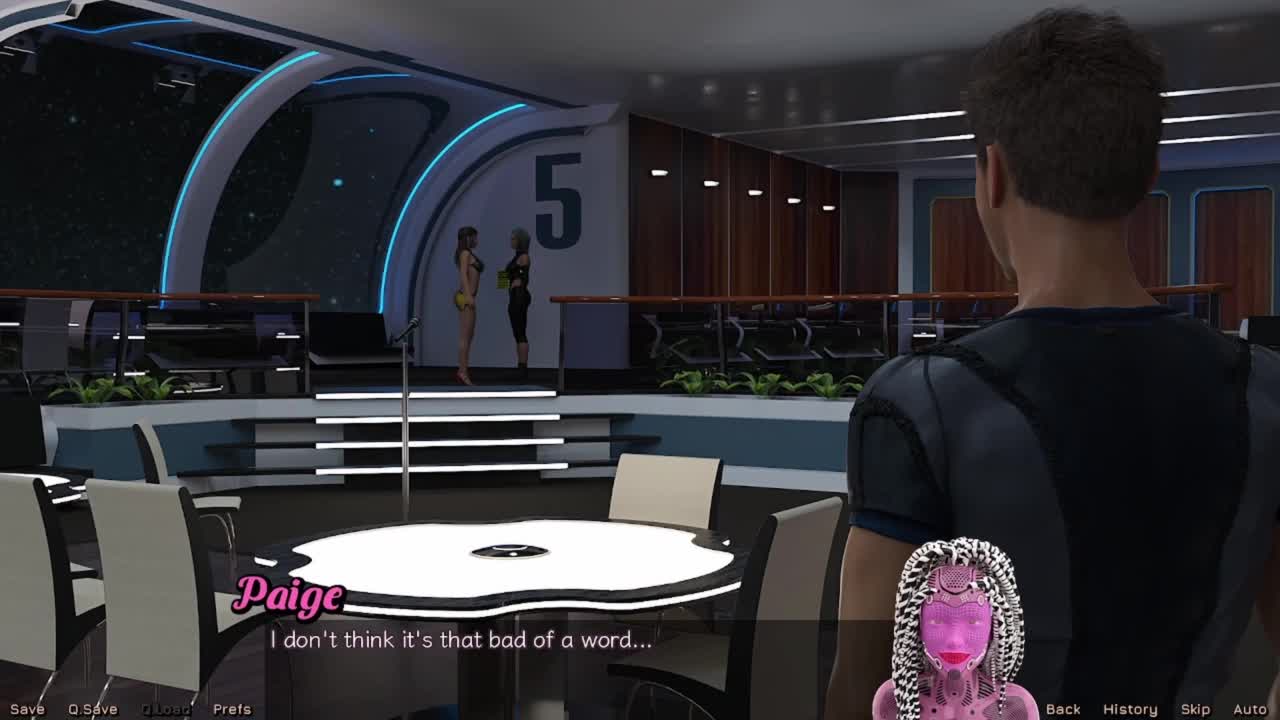
Task: Go Back one dialogue line
Action: [1063, 709]
